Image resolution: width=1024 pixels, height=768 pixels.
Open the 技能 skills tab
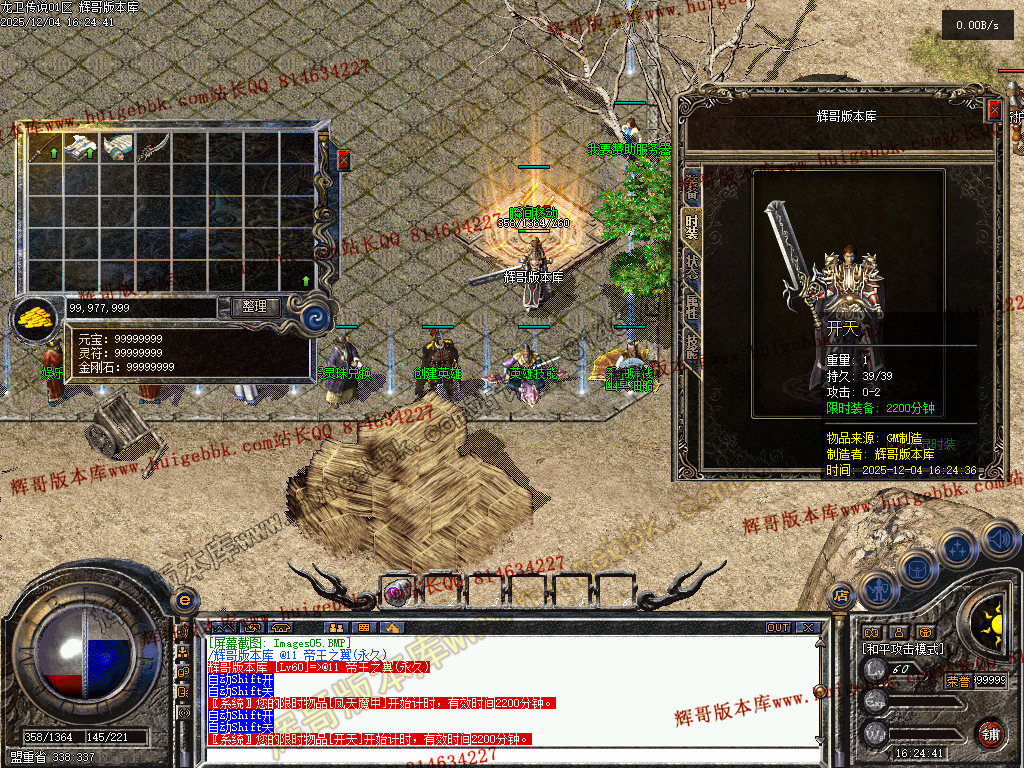tap(691, 347)
